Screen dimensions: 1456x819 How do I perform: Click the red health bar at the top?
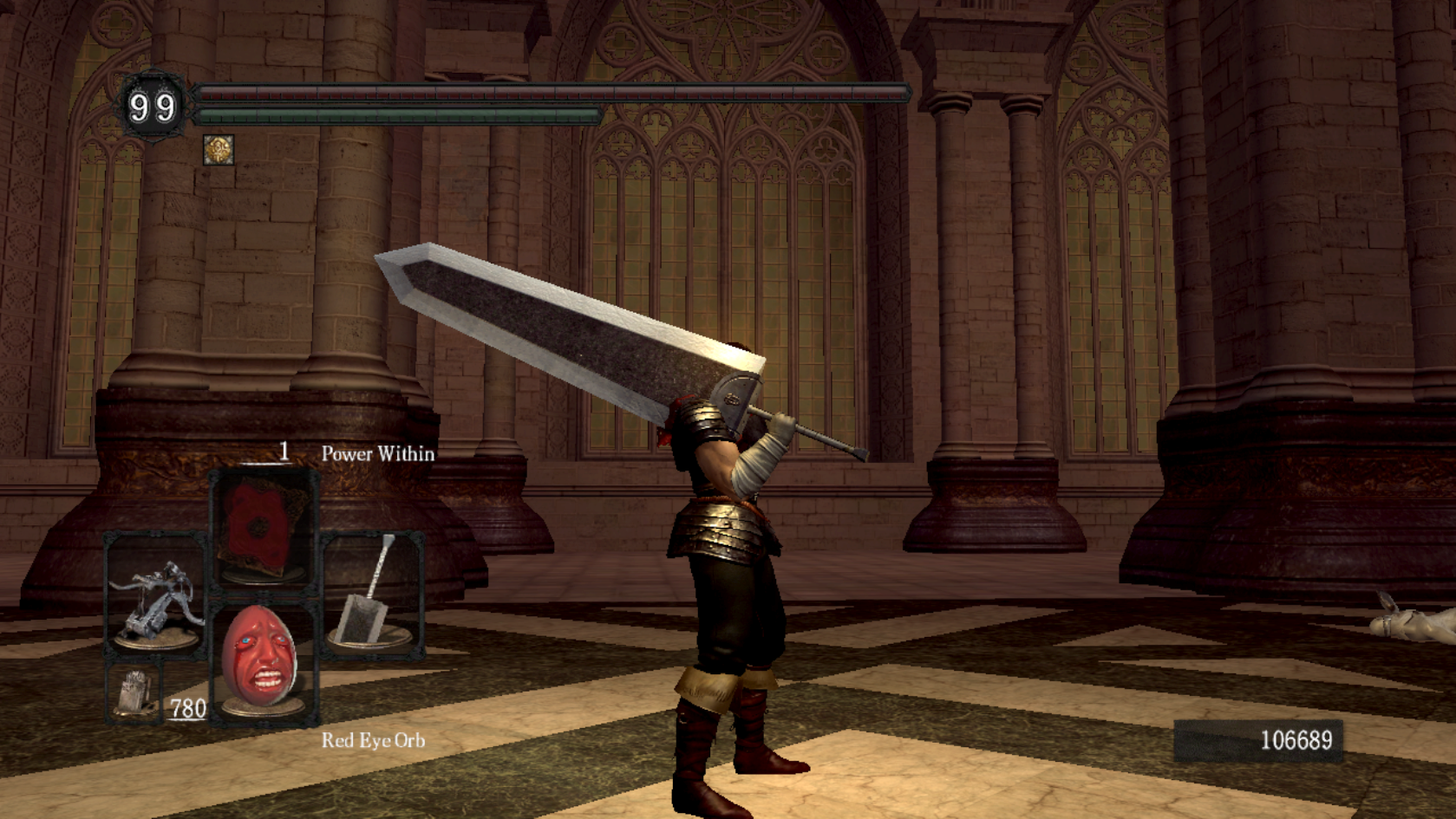click(x=546, y=91)
